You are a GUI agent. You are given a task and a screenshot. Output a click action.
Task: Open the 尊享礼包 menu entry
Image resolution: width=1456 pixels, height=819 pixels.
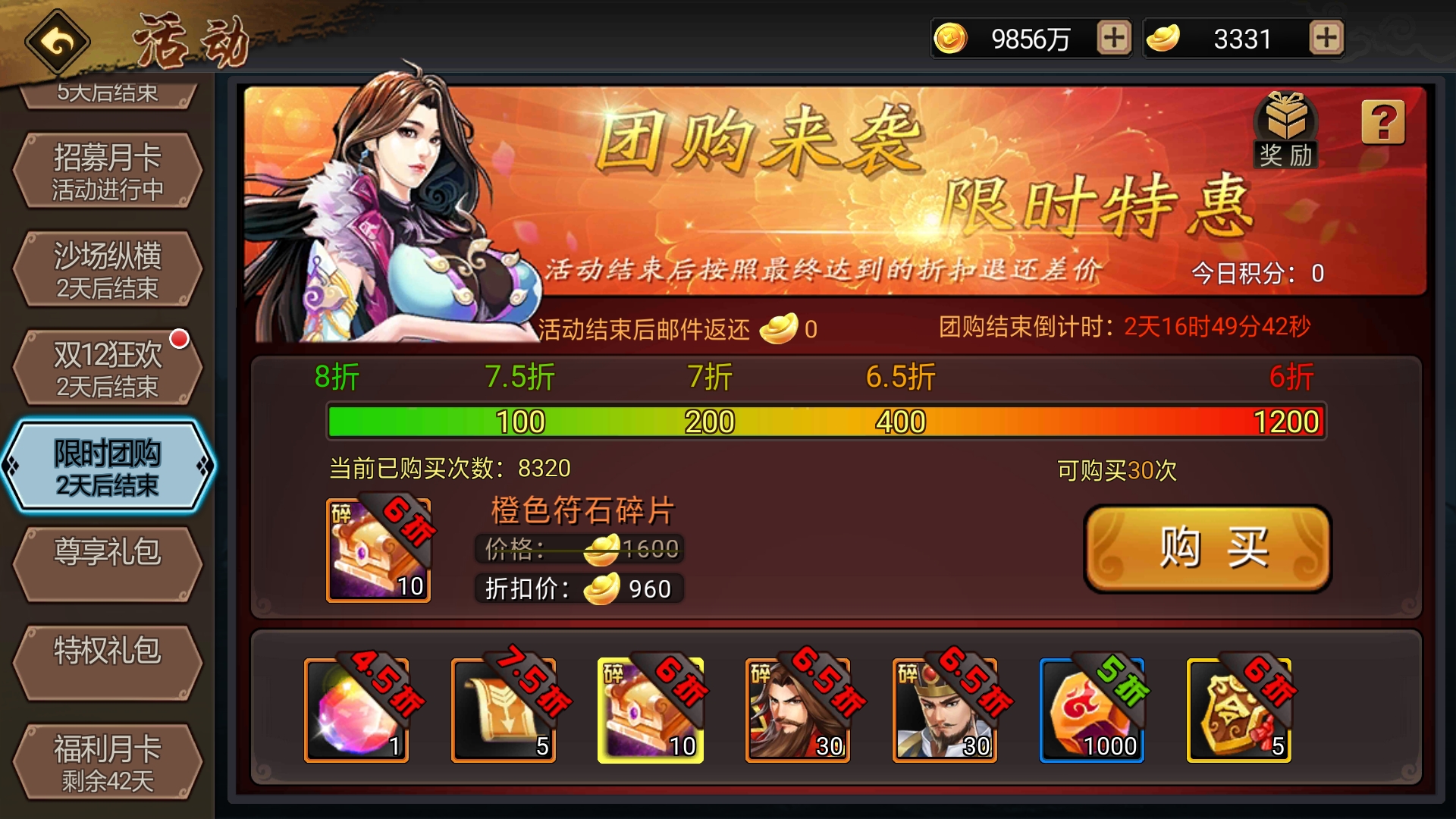pos(107,563)
